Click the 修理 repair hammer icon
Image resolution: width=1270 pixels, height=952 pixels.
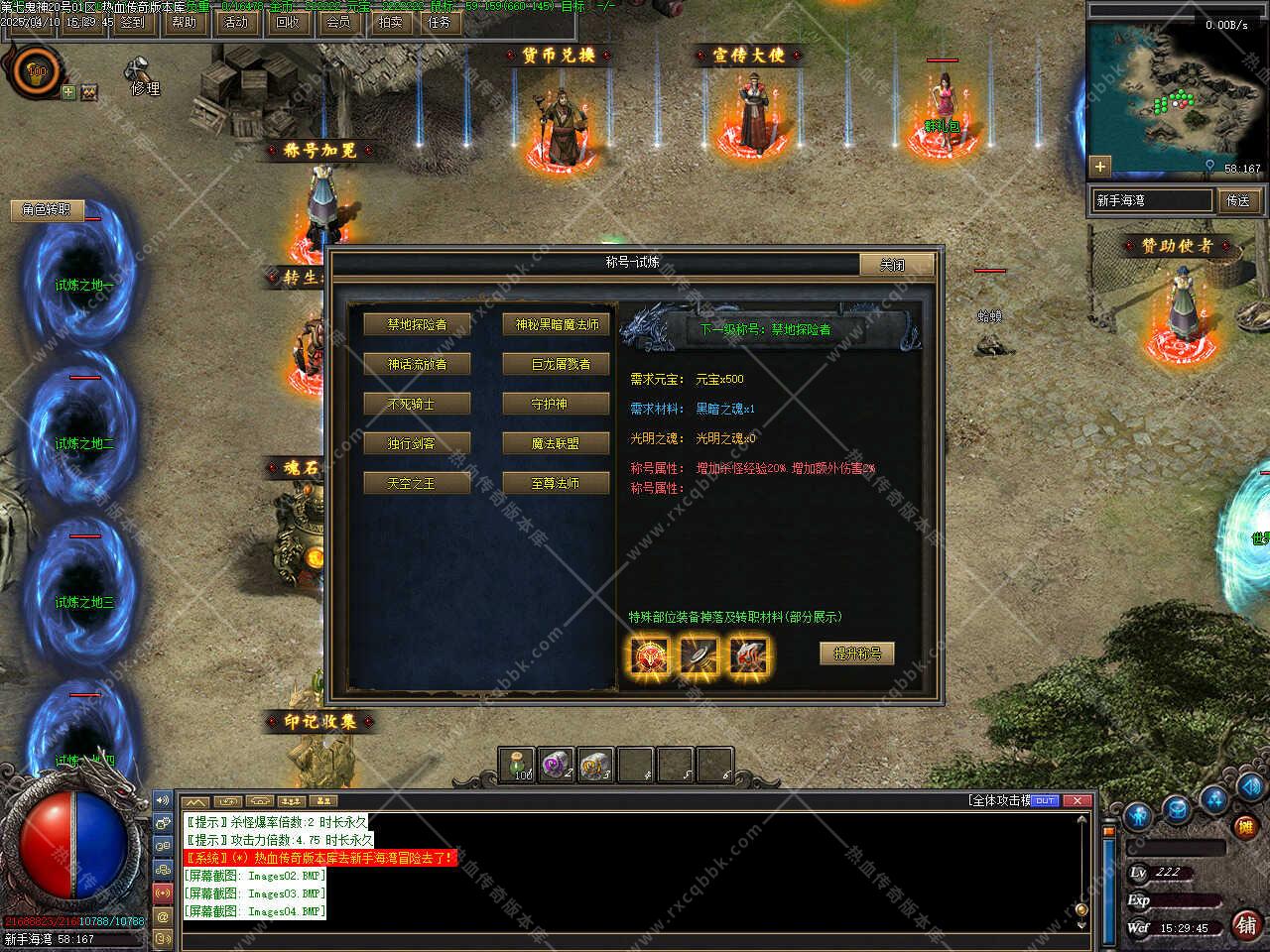tap(137, 71)
